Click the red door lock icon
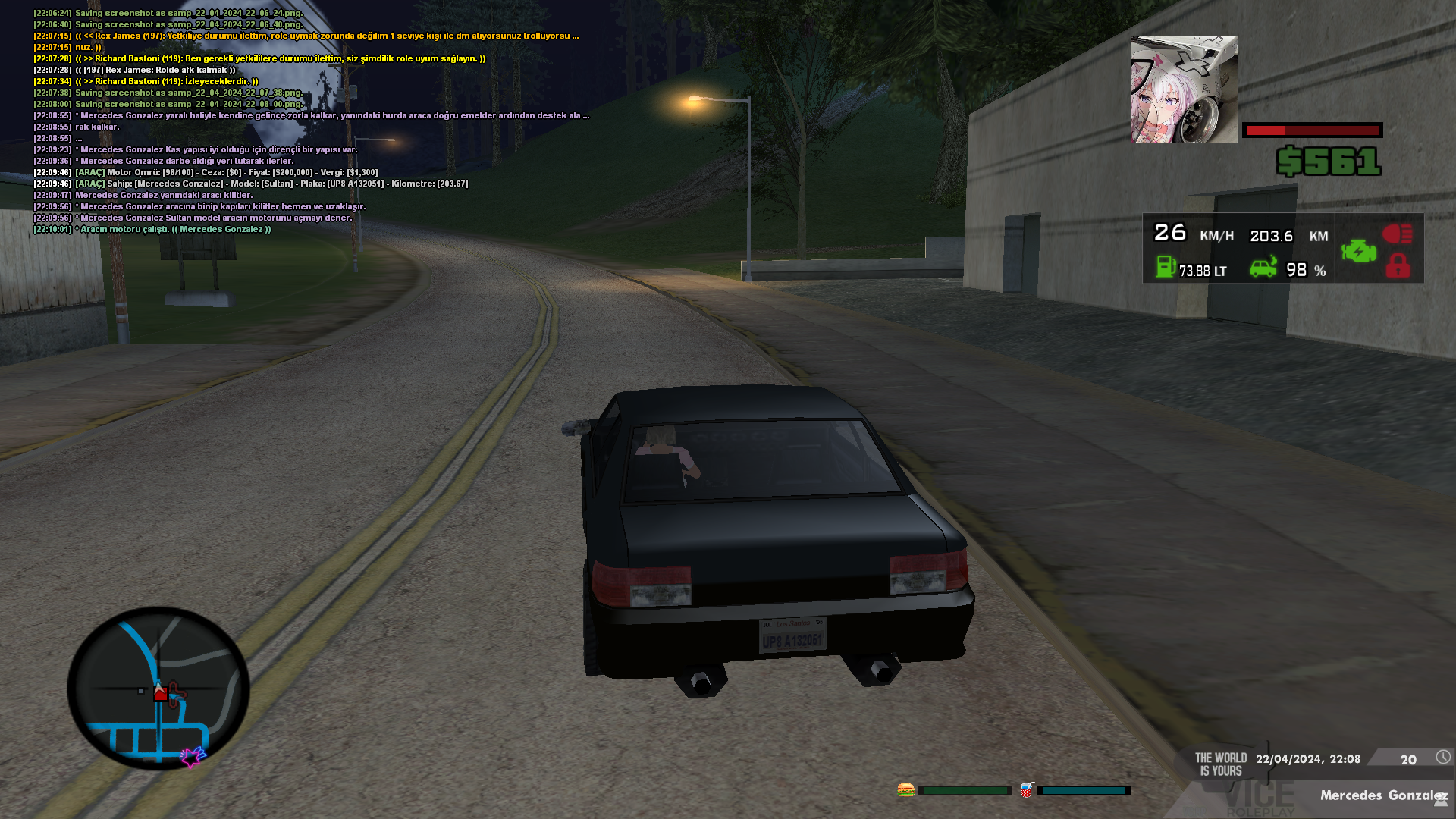 pyautogui.click(x=1398, y=266)
